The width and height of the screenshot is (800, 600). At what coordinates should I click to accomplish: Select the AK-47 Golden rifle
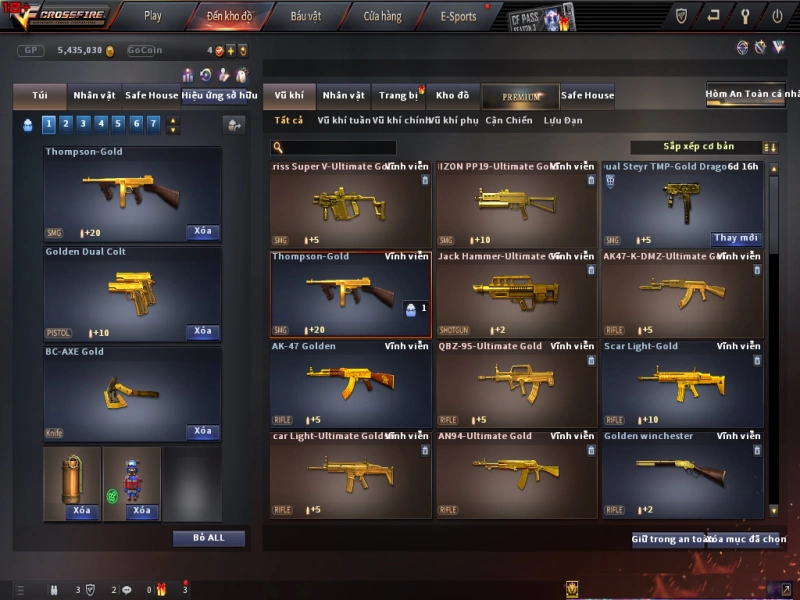pyautogui.click(x=350, y=385)
